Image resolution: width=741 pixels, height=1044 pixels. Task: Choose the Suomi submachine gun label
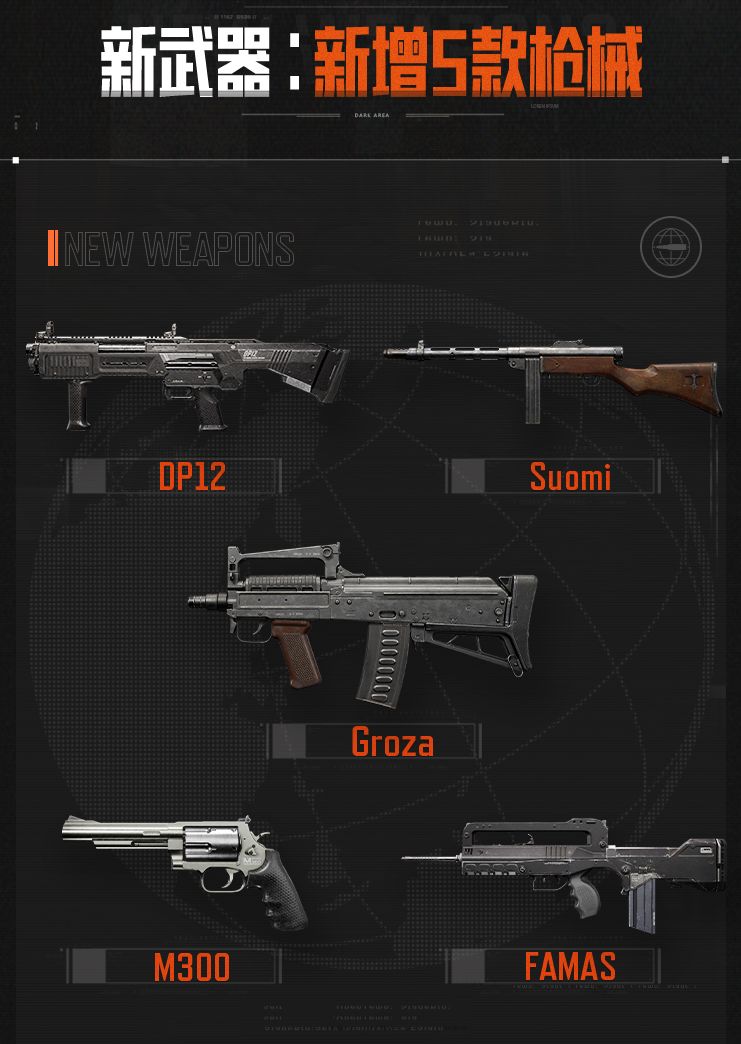pos(570,477)
